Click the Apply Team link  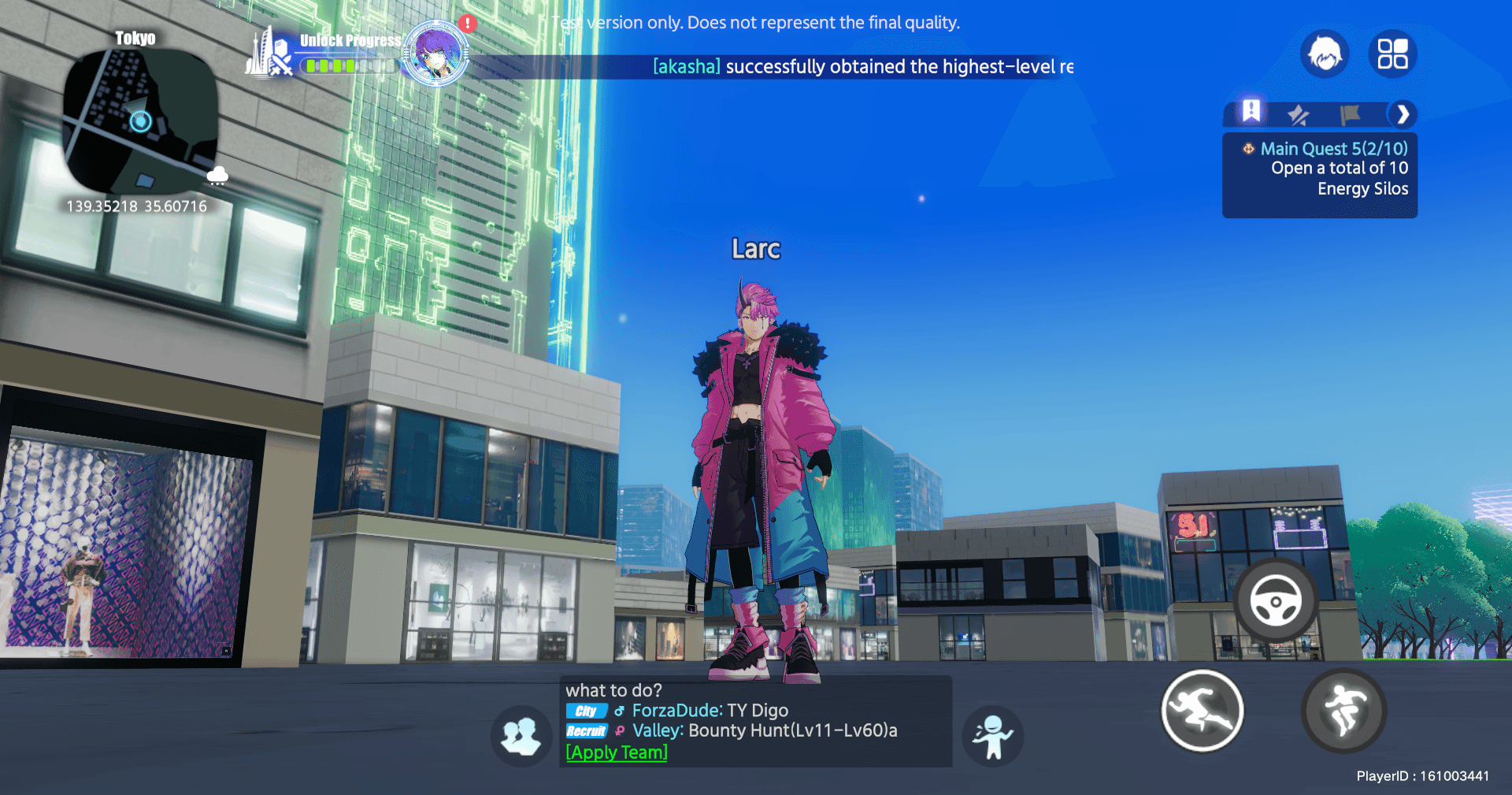[617, 752]
